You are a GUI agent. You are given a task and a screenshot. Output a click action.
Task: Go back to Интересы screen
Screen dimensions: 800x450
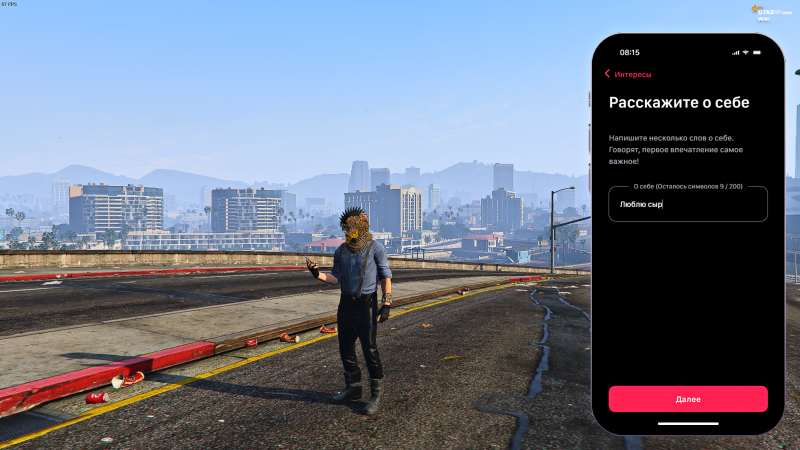click(628, 74)
